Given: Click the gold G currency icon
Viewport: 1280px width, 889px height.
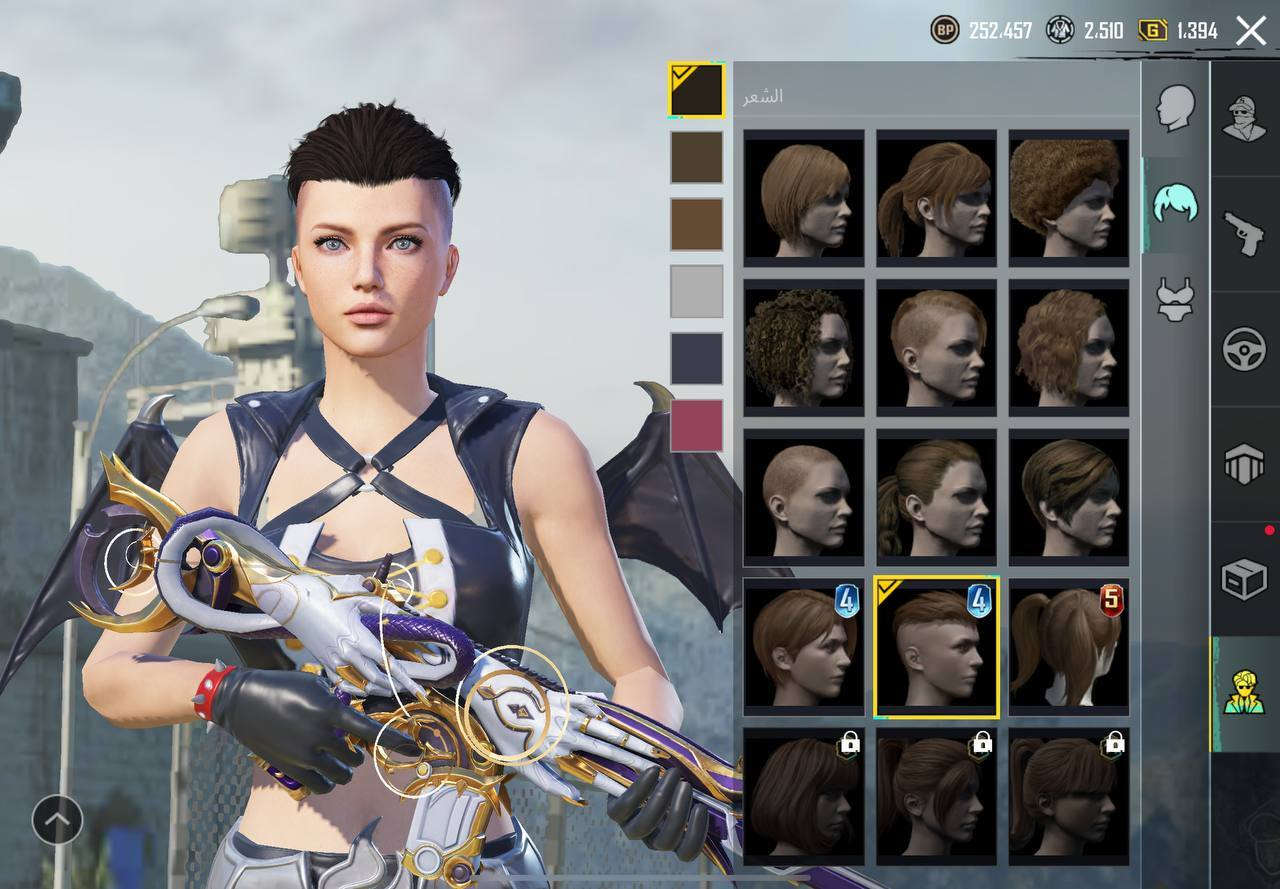Looking at the screenshot, I should [1153, 31].
